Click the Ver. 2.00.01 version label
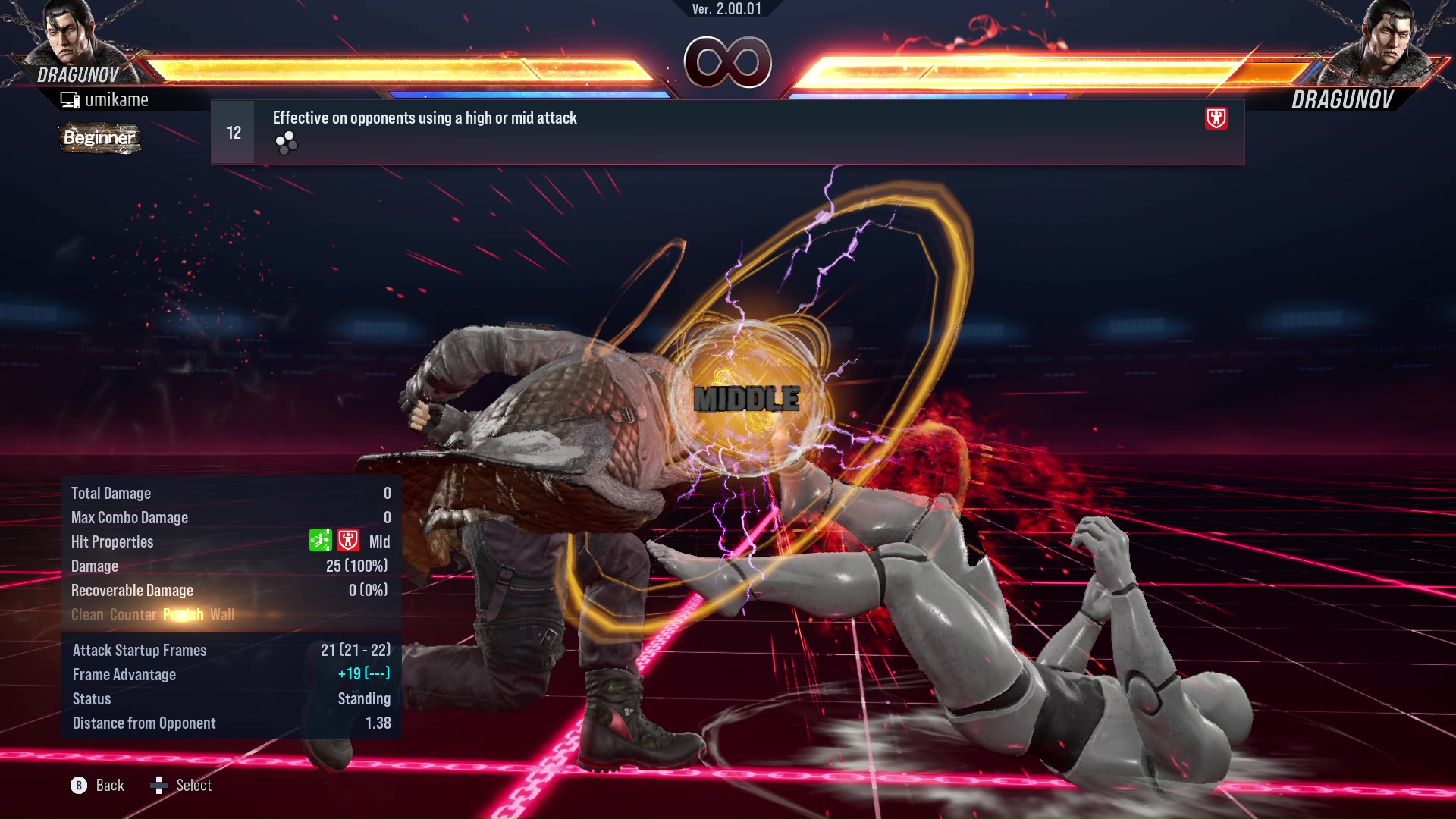 (726, 11)
